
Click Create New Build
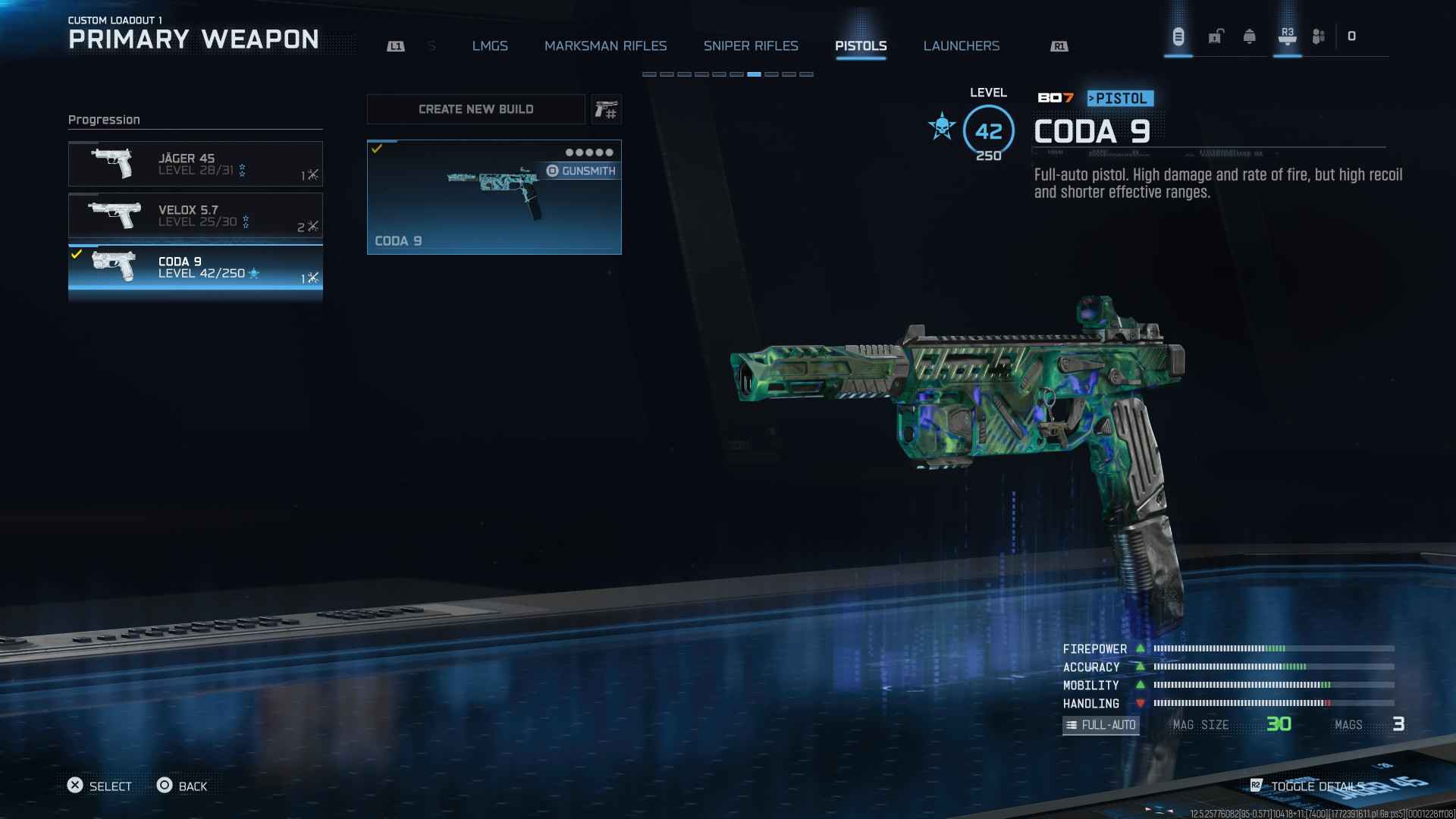475,109
